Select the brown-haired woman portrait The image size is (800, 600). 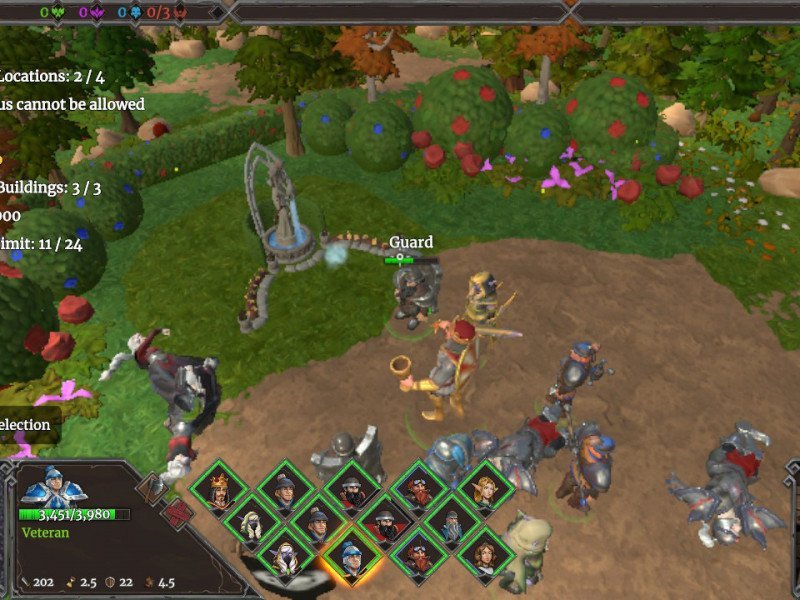486,555
